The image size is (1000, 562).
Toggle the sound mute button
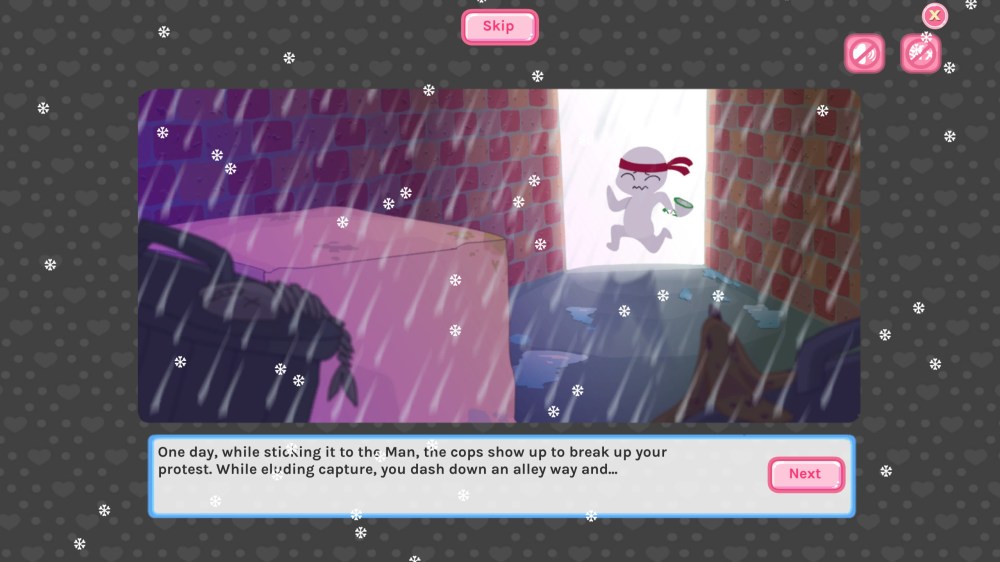pyautogui.click(x=863, y=54)
